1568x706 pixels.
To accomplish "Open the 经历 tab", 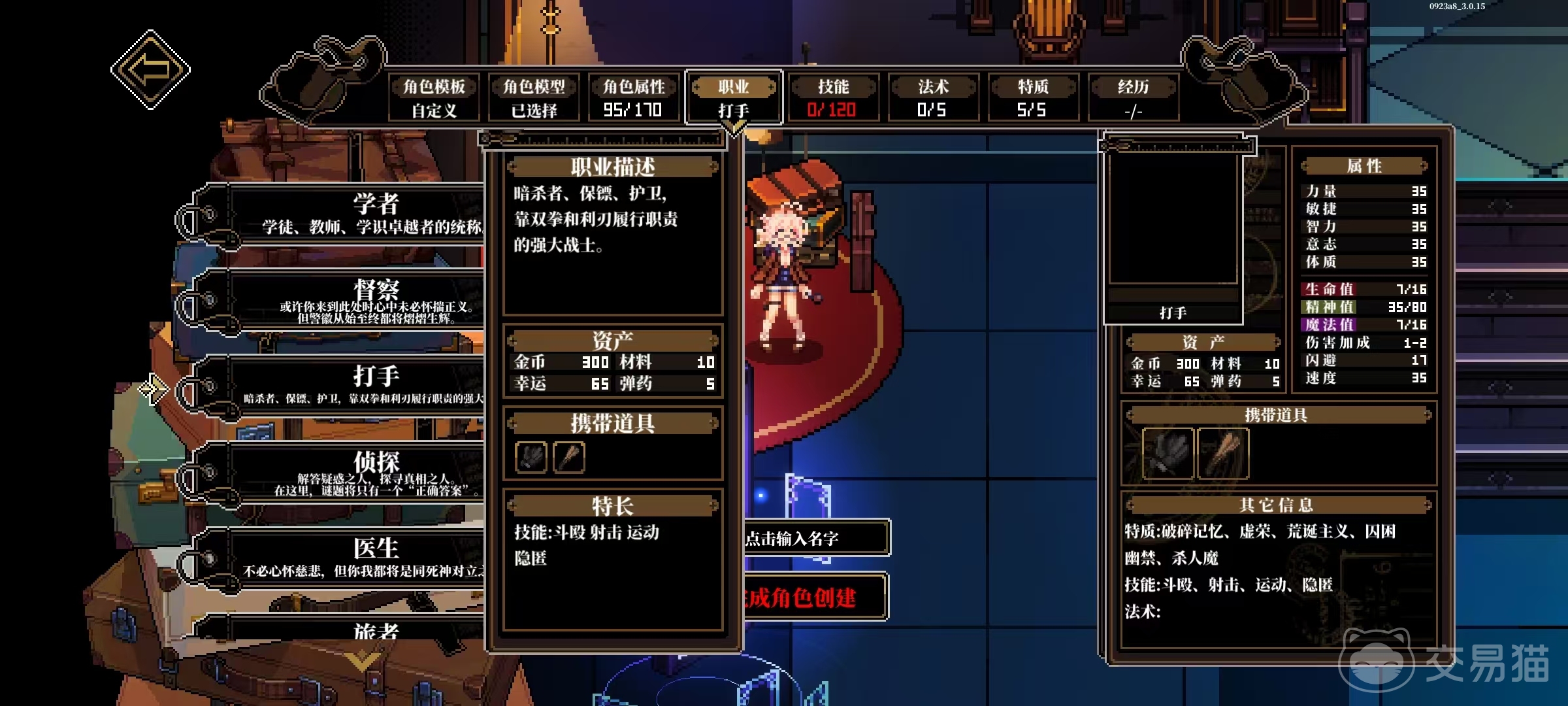I will (x=1133, y=97).
